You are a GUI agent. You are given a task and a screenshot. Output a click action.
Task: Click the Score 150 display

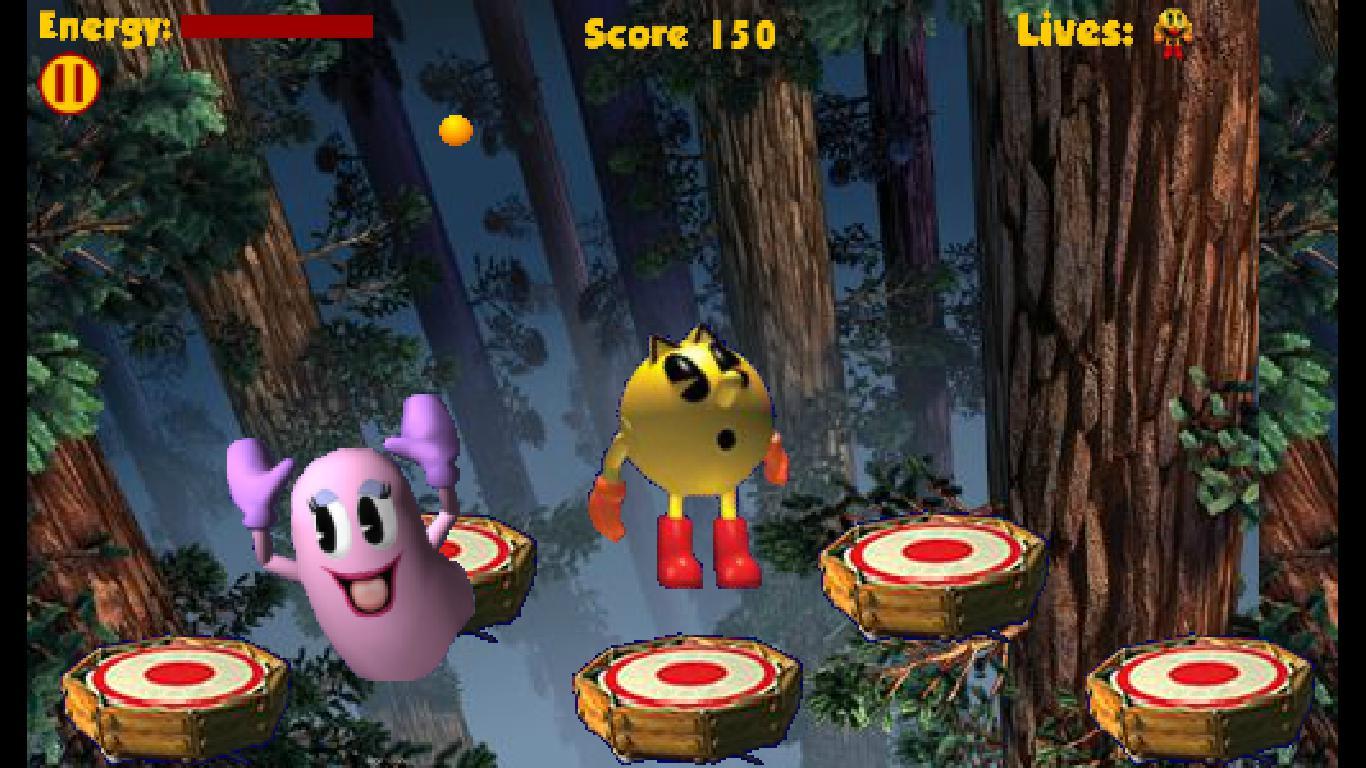[678, 33]
